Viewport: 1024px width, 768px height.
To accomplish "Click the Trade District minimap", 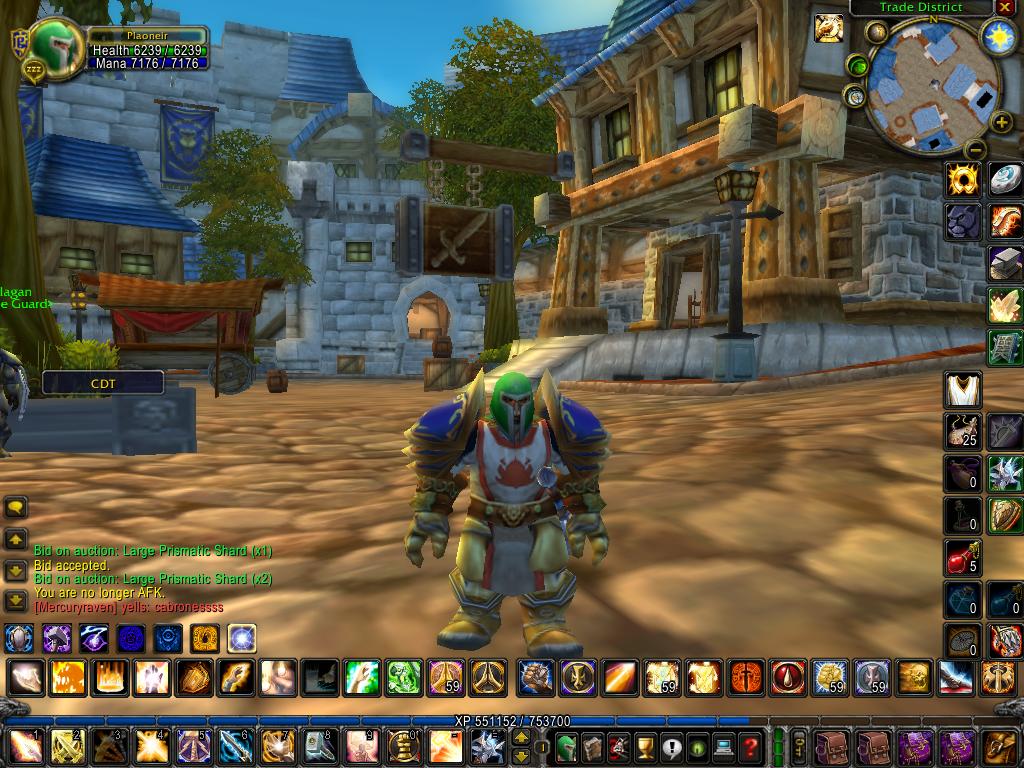I will click(x=932, y=85).
